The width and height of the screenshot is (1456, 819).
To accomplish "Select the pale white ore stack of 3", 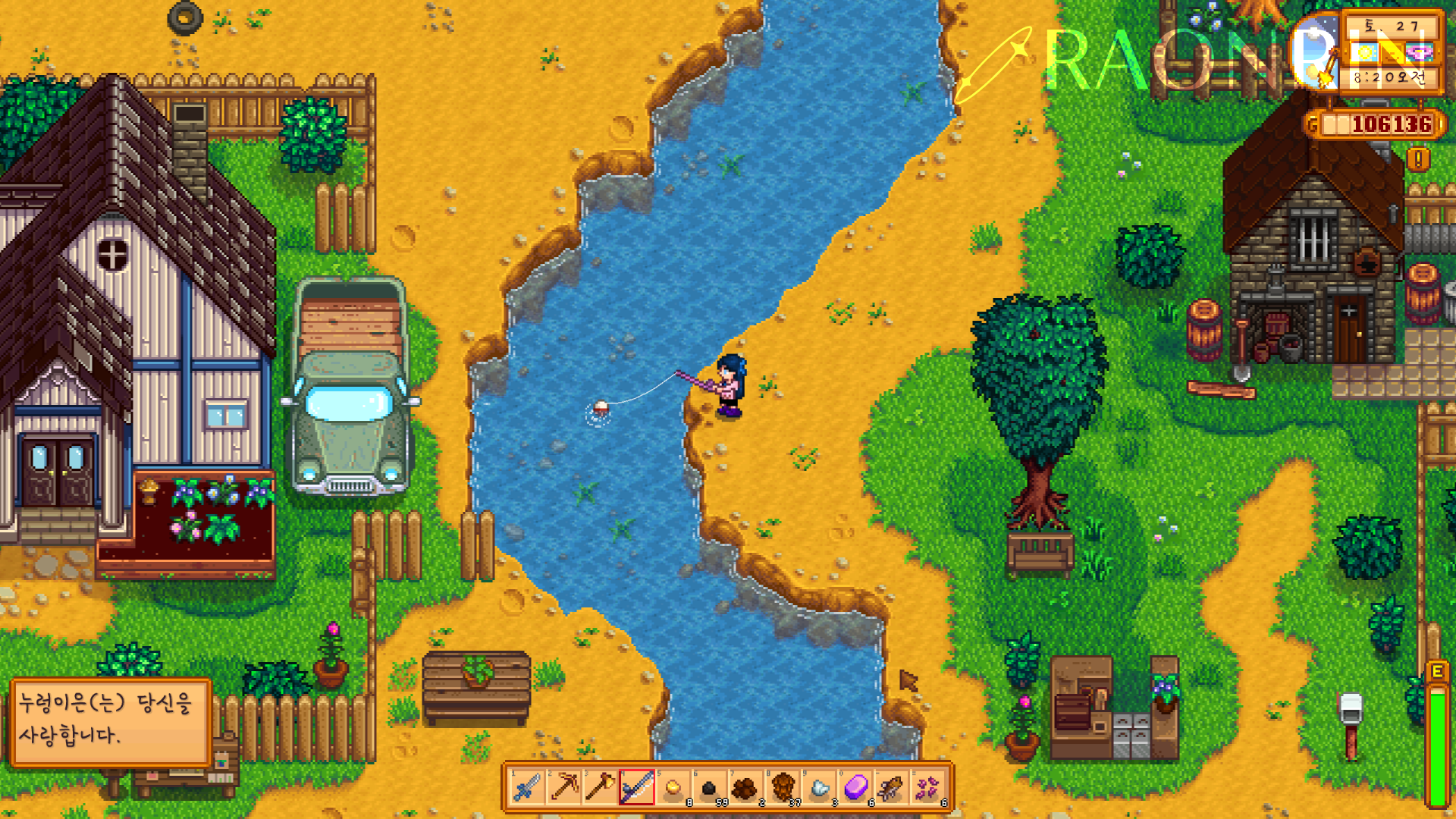I will (818, 788).
